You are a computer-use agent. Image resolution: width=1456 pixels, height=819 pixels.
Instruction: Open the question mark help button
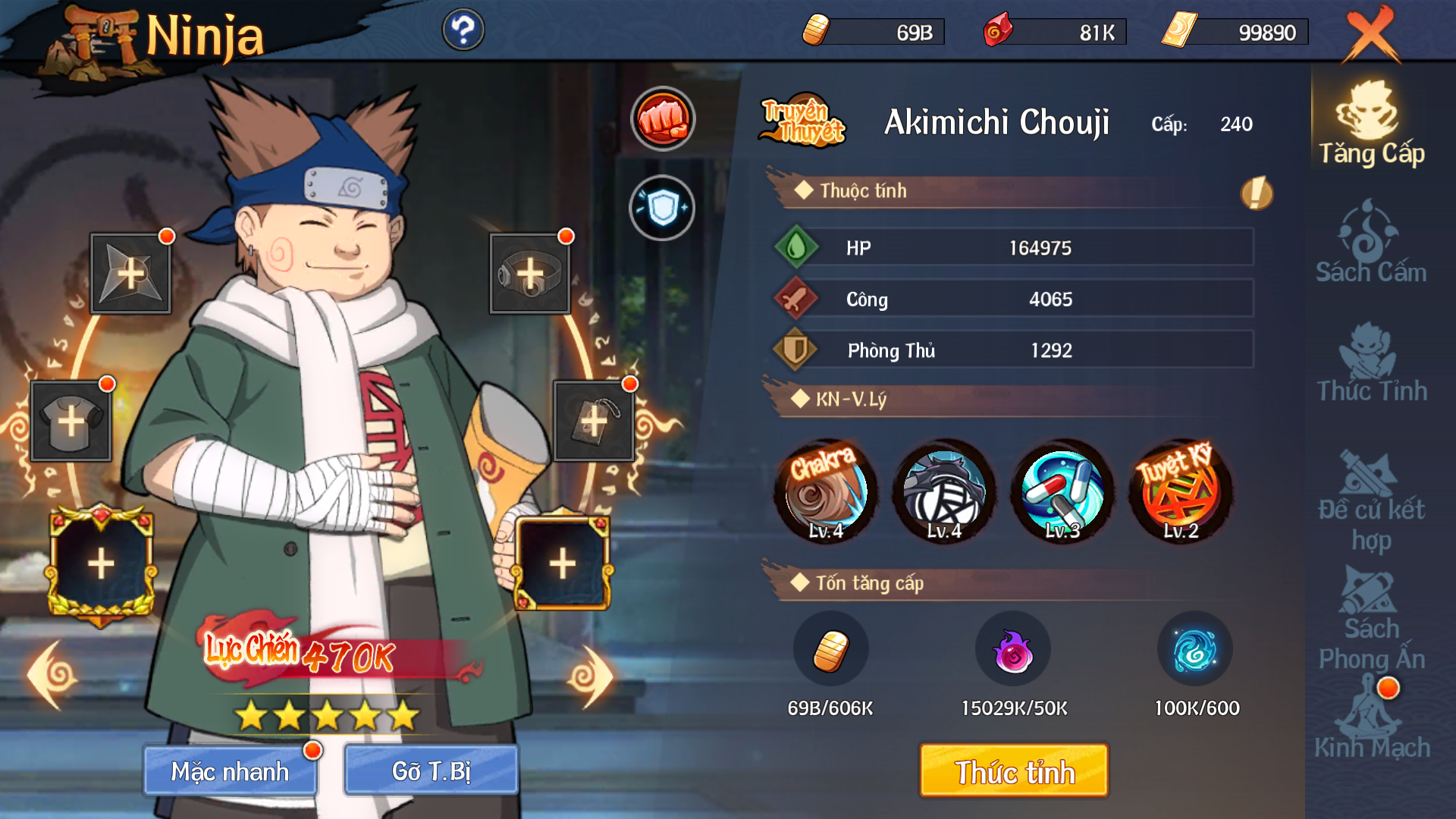click(463, 30)
